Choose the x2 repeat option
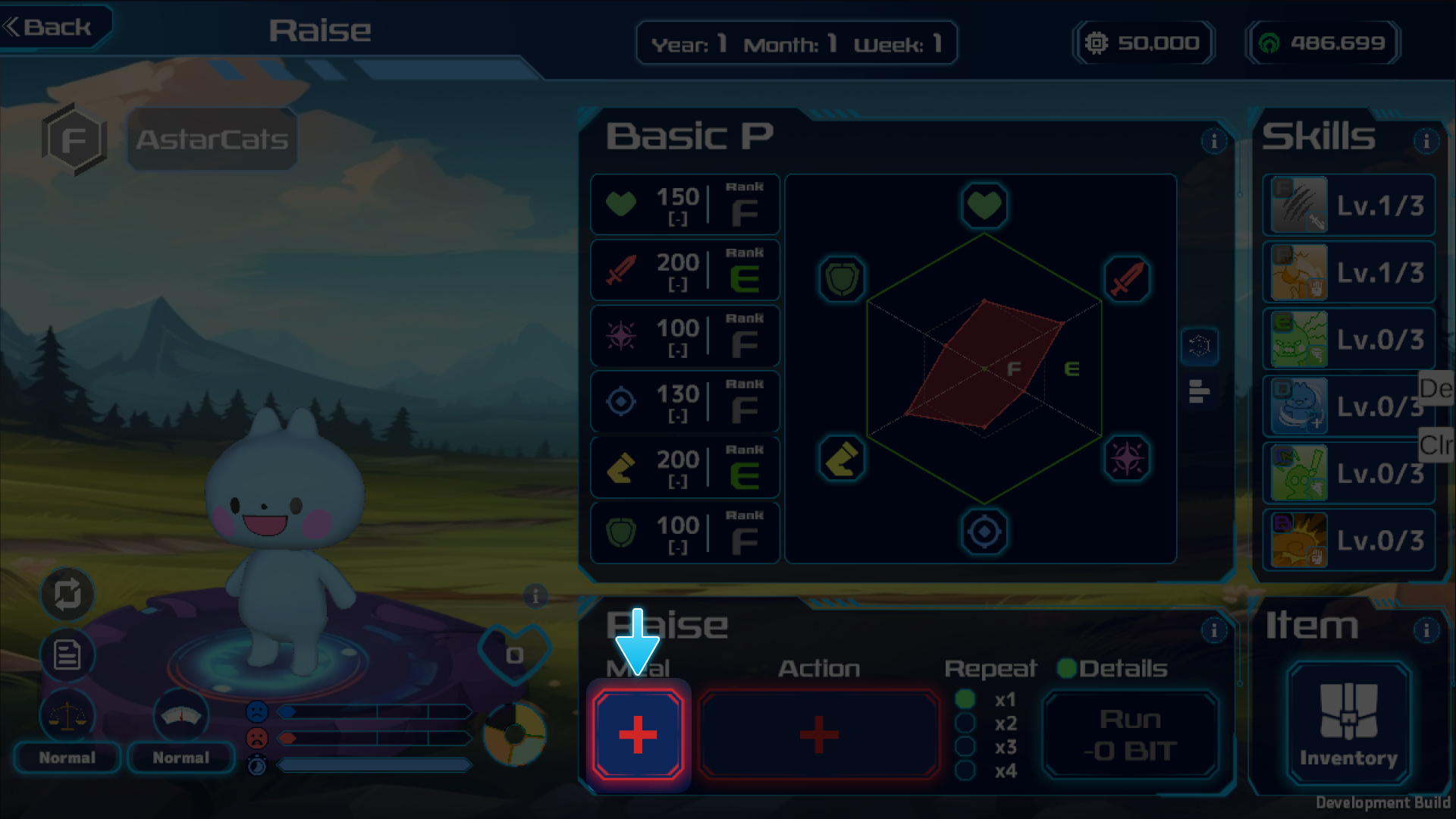 tap(965, 723)
